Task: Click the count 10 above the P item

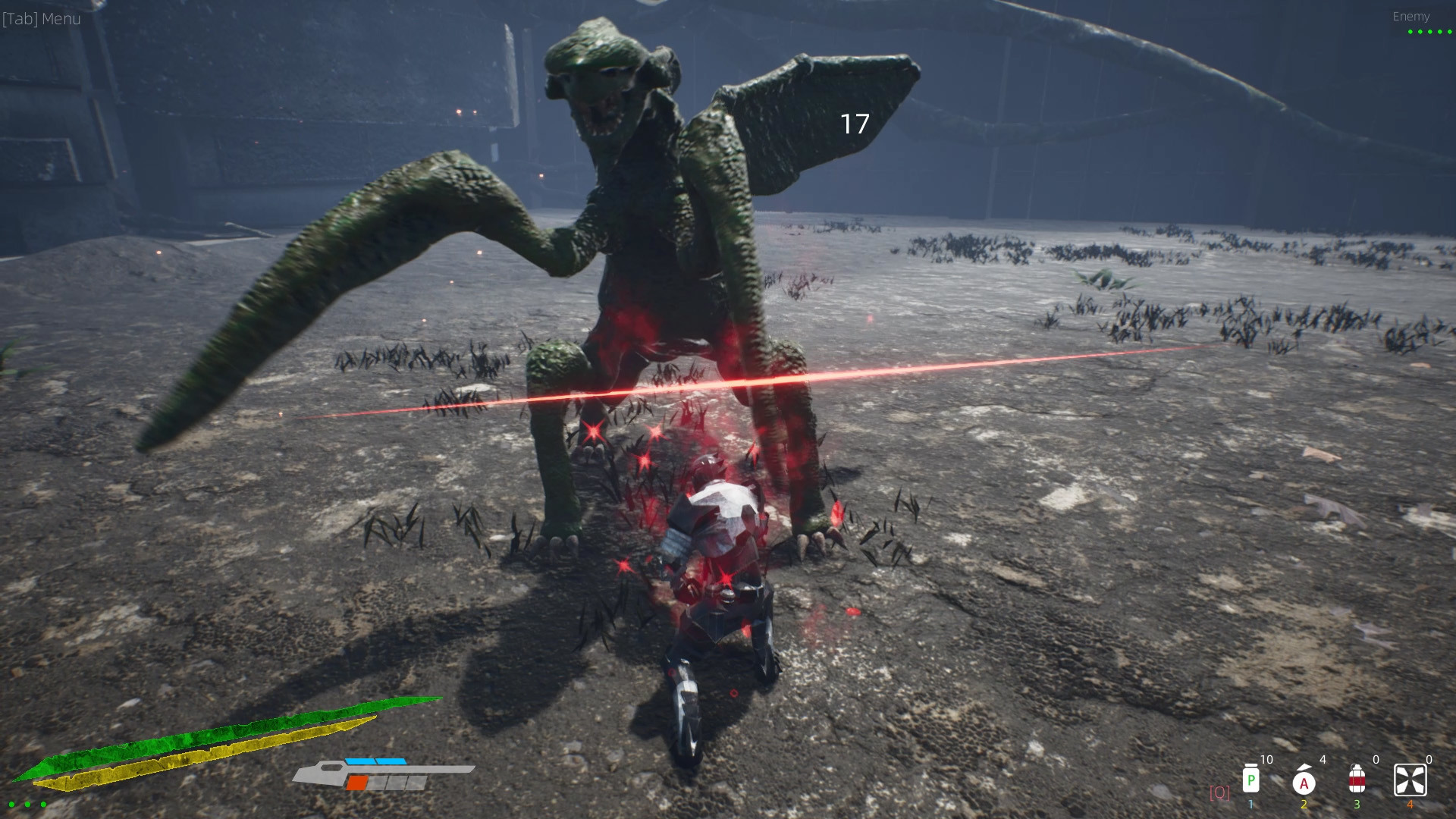Action: [x=1266, y=759]
